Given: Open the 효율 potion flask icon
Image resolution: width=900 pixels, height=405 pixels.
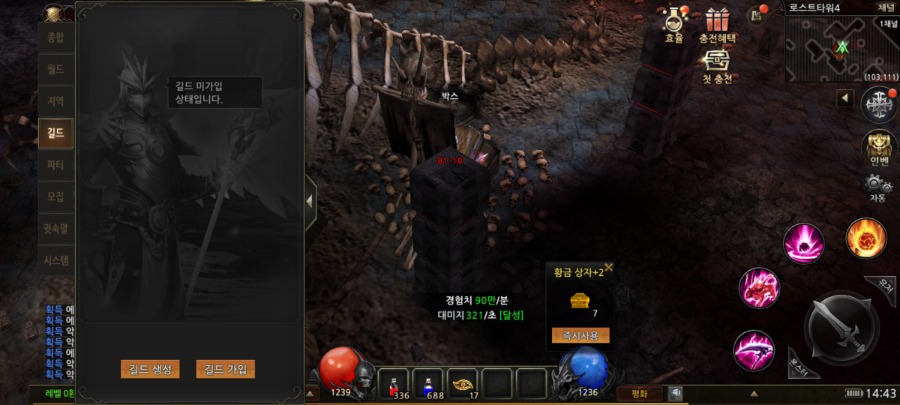Looking at the screenshot, I should pos(674,21).
